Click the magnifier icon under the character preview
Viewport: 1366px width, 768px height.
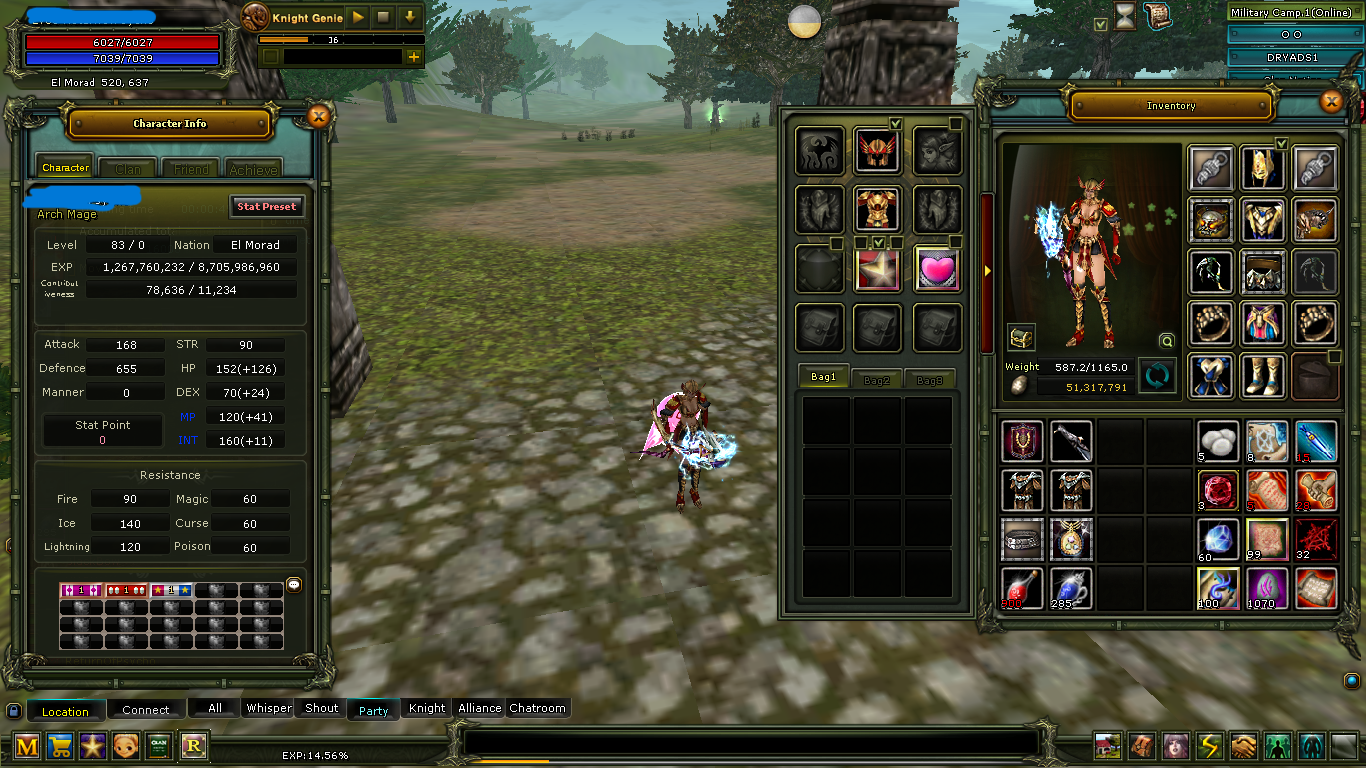[1166, 341]
